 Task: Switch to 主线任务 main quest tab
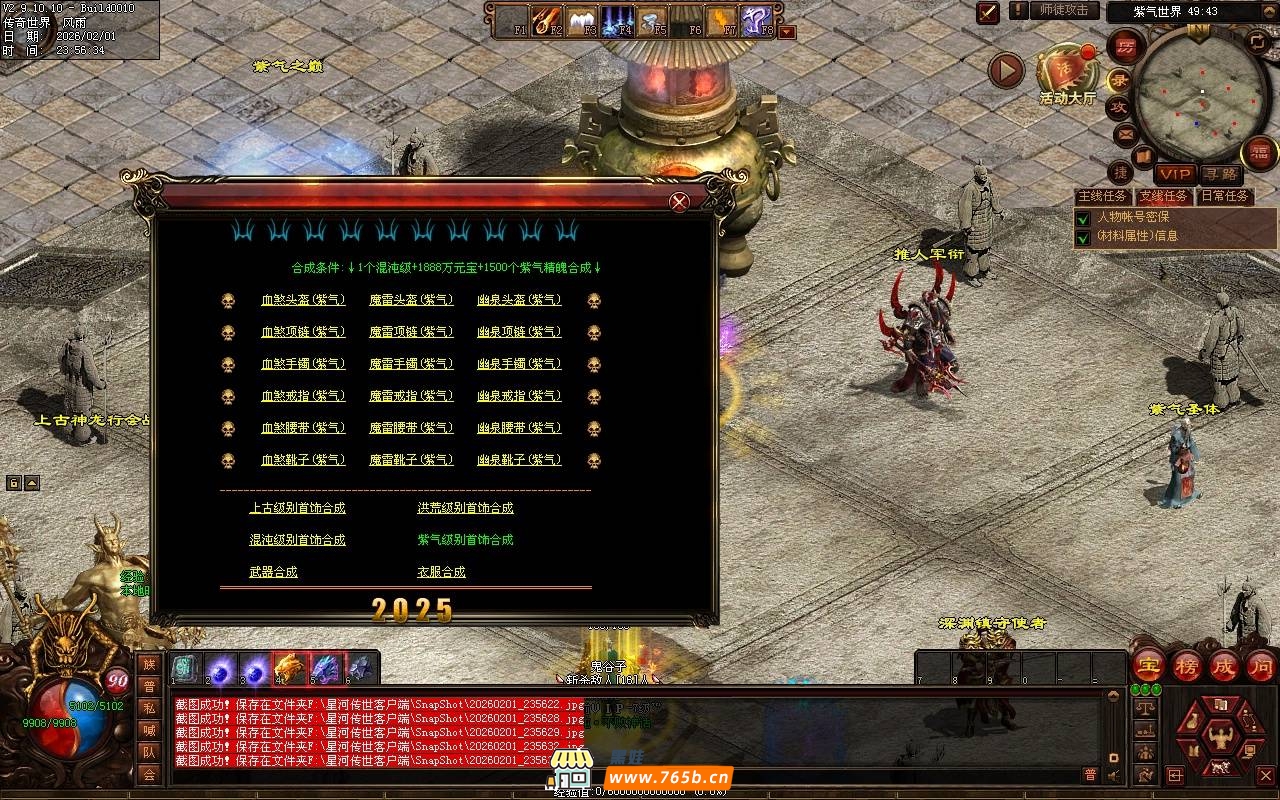click(x=1101, y=196)
